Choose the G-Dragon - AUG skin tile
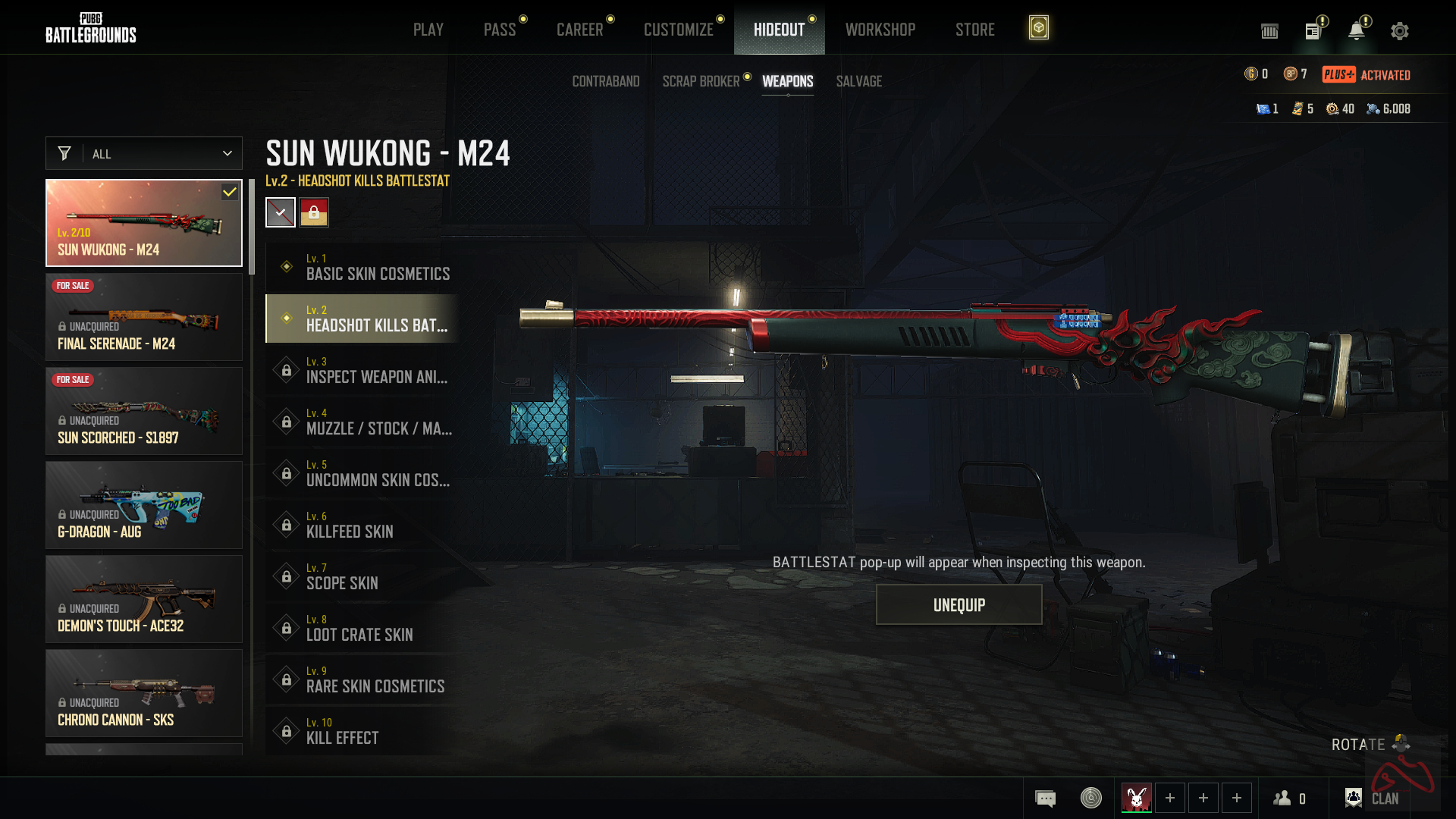This screenshot has height=819, width=1456. tap(144, 505)
